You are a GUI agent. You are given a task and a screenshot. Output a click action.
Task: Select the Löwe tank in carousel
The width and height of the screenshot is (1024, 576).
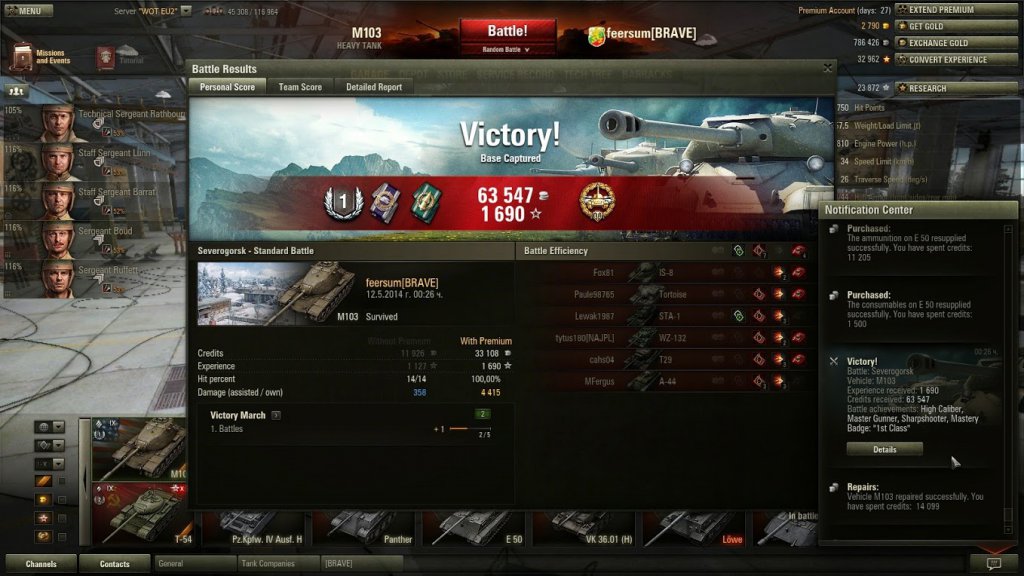click(x=695, y=527)
